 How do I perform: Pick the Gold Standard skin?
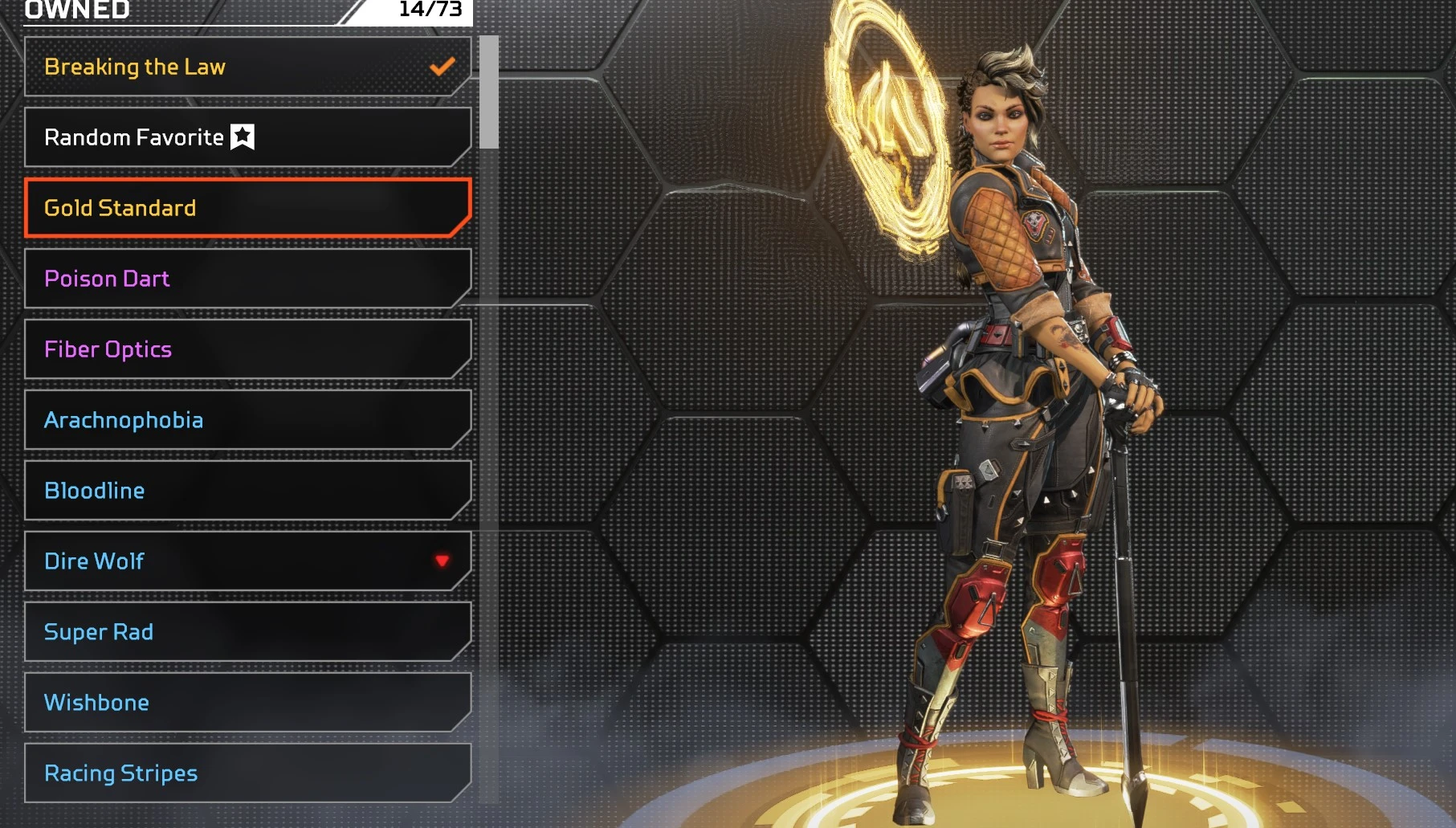click(x=247, y=208)
